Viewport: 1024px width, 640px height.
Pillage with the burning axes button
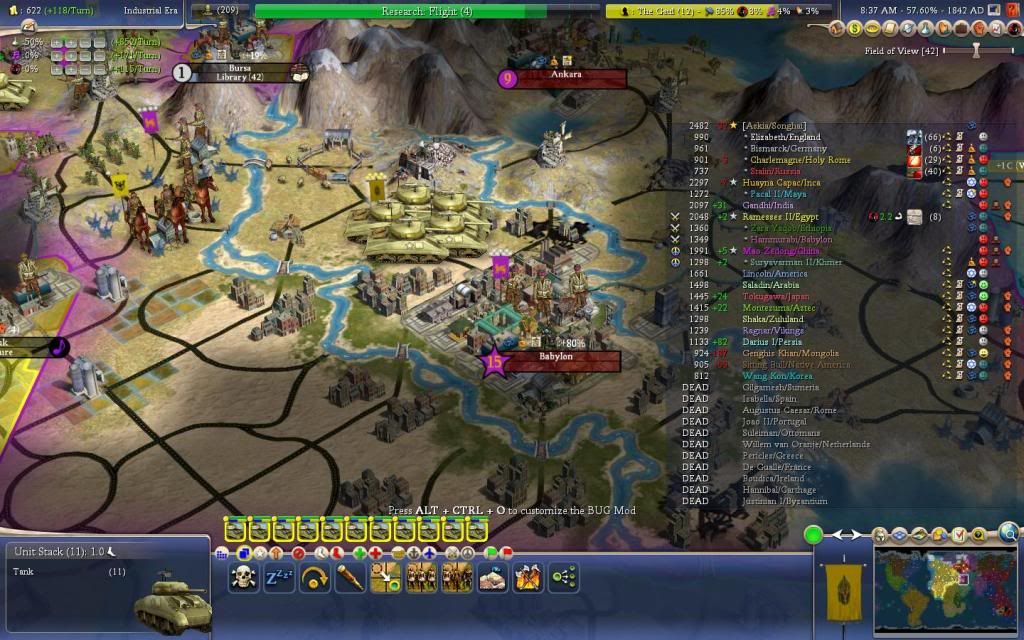528,577
